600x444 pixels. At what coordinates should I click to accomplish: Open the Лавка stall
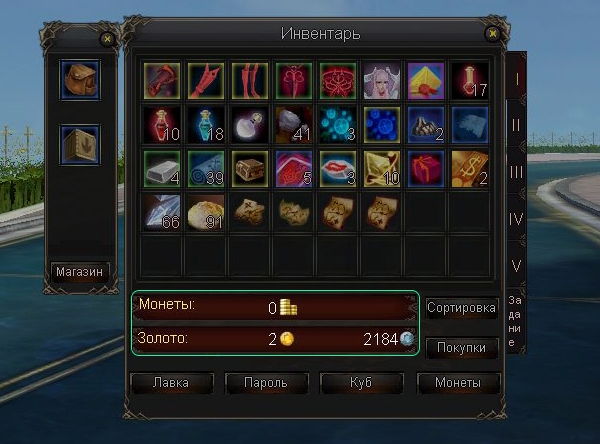pos(171,383)
